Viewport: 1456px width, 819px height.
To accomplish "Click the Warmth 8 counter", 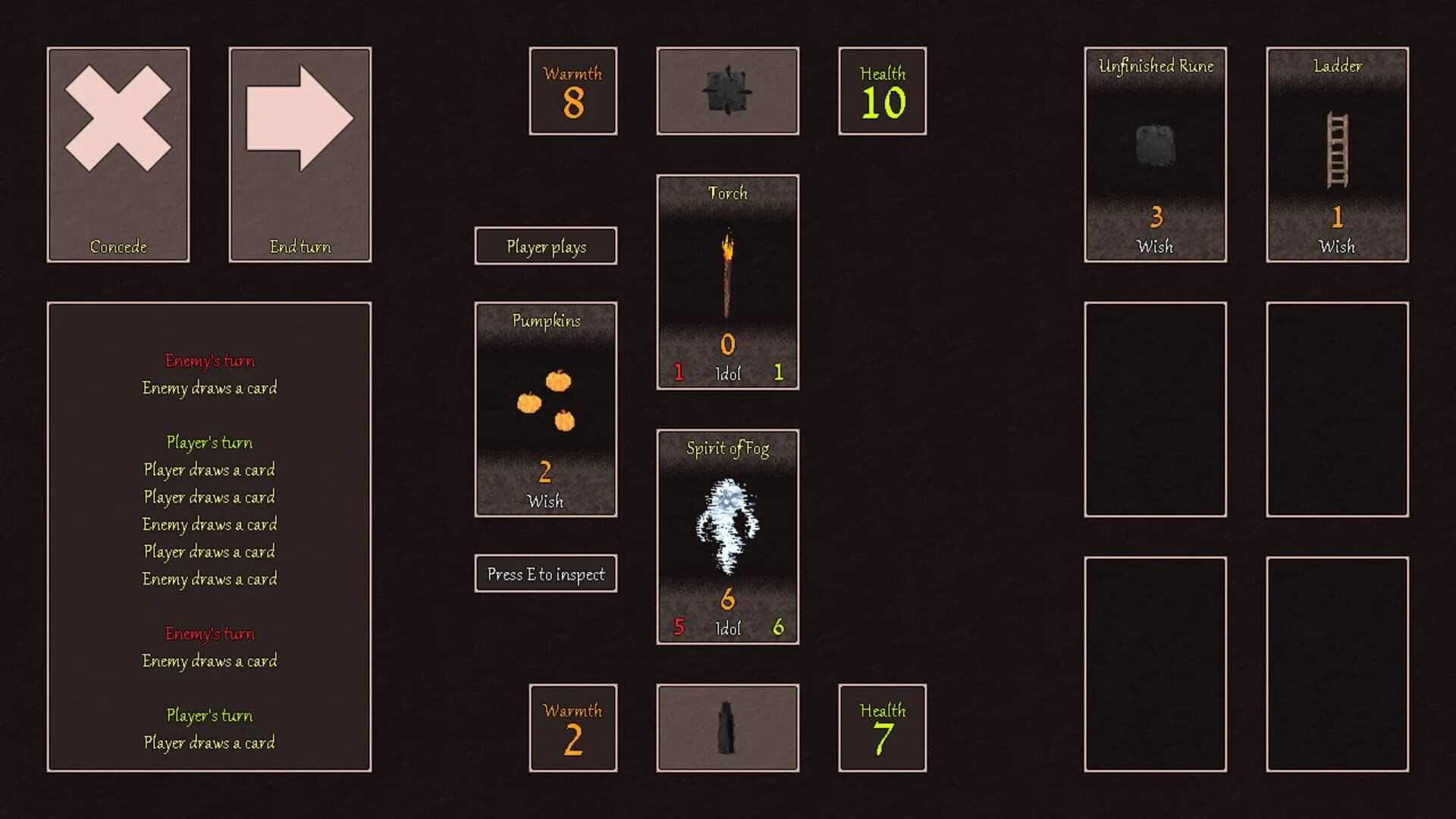I will [573, 91].
